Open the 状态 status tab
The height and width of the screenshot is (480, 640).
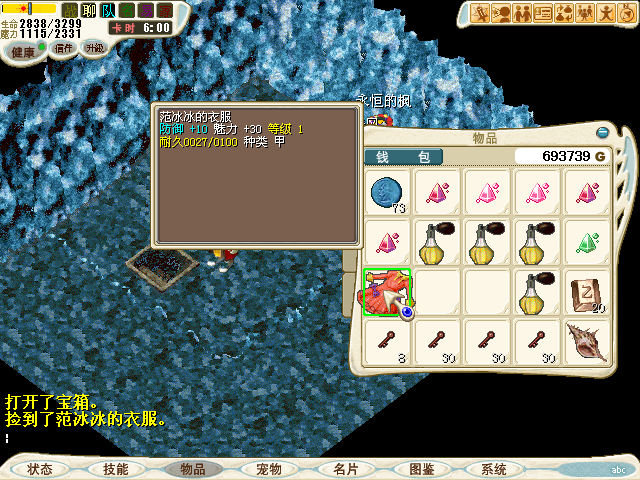(x=40, y=469)
